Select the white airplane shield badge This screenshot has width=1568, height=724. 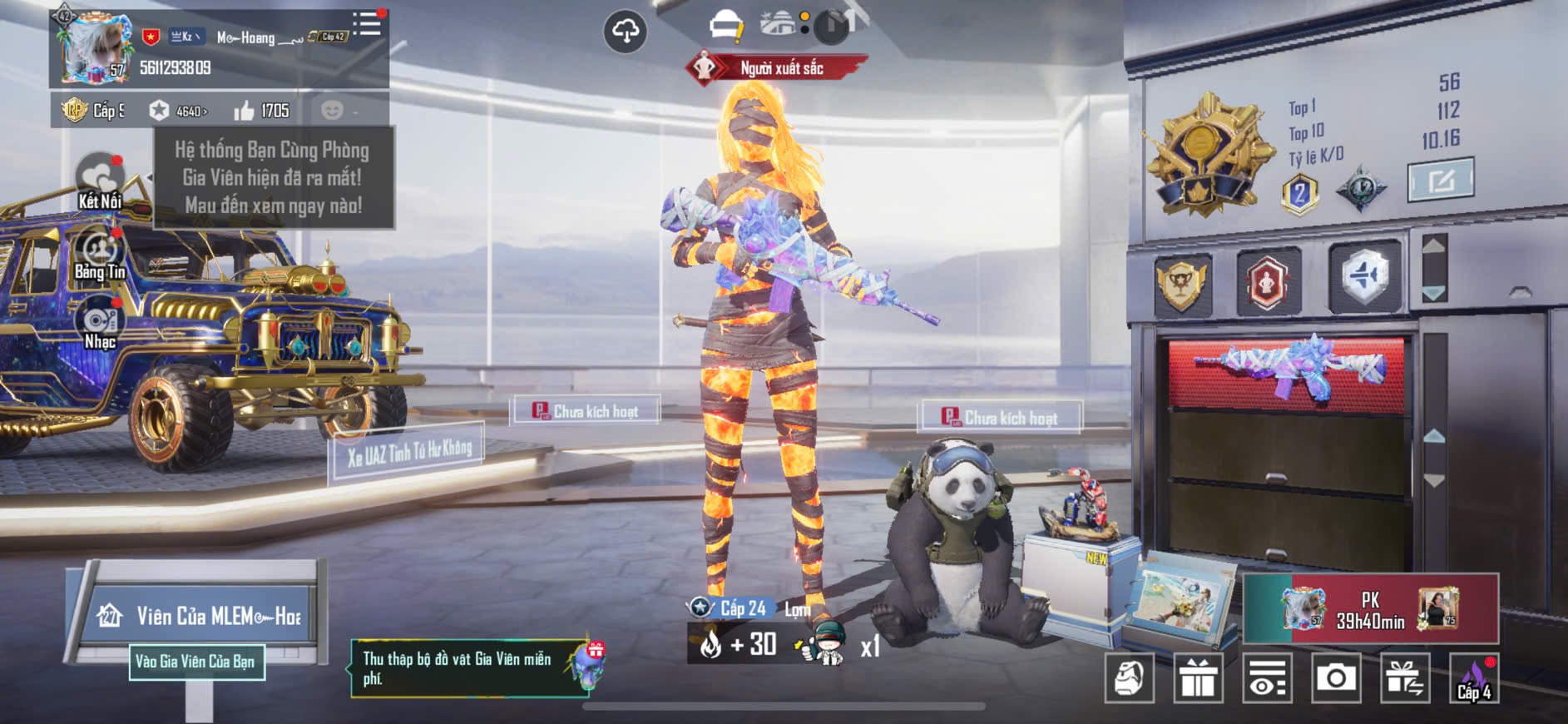[1364, 277]
